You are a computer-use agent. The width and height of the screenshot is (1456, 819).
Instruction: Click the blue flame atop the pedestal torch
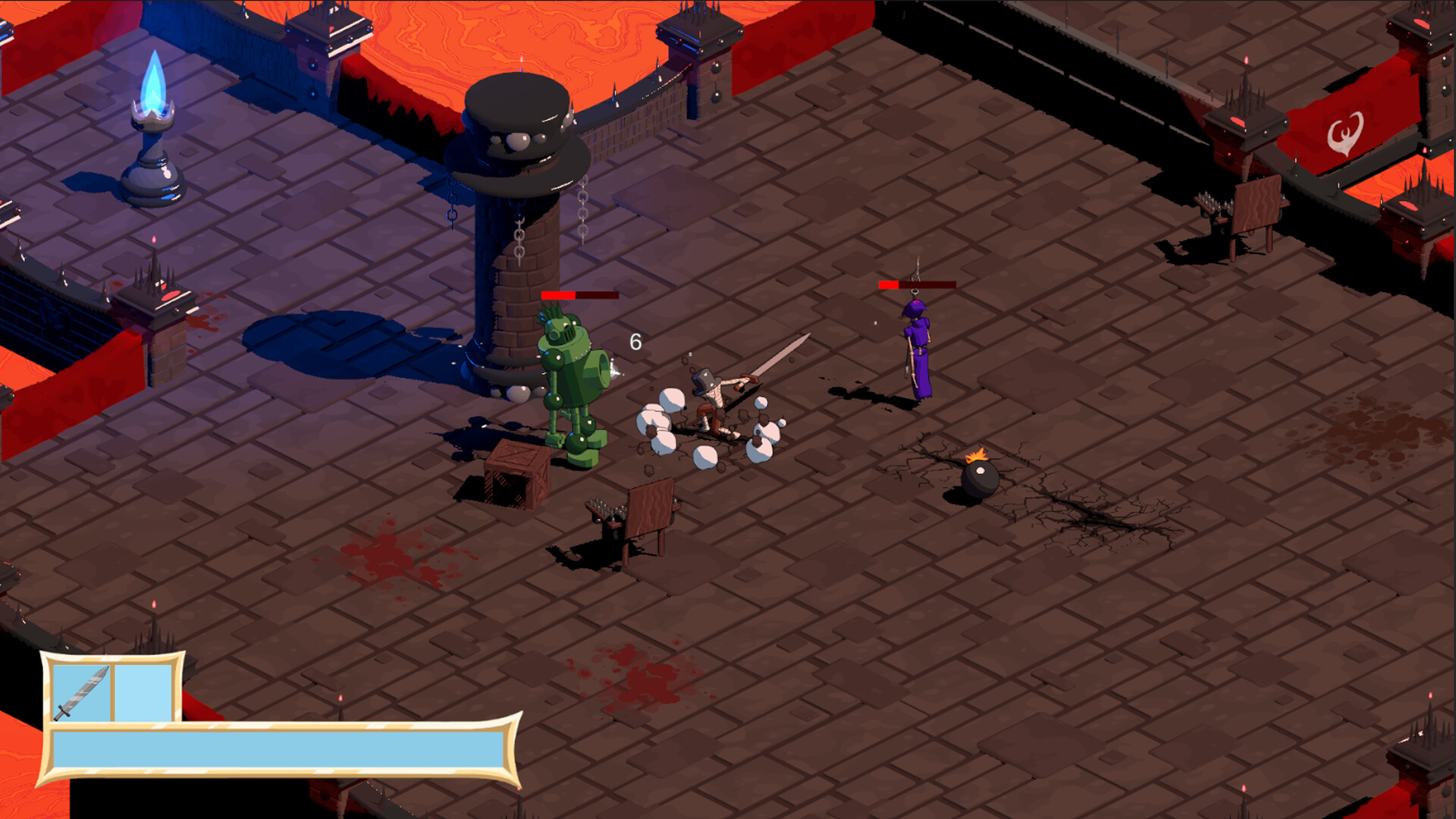[x=153, y=82]
